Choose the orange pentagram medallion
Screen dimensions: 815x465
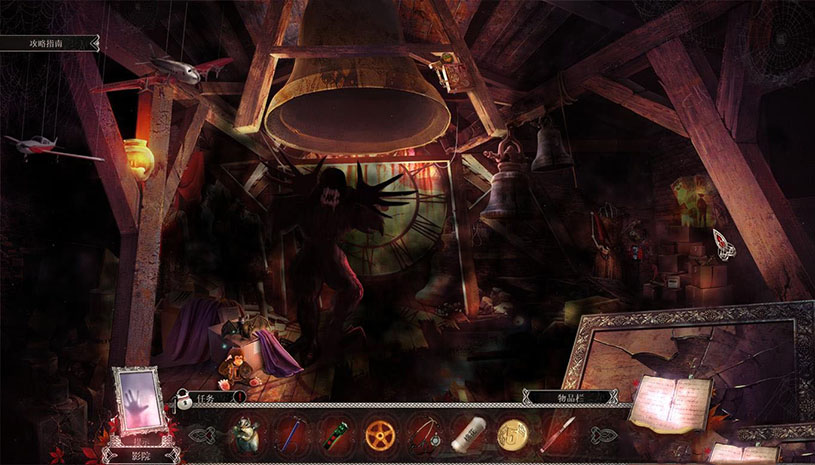[x=379, y=434]
